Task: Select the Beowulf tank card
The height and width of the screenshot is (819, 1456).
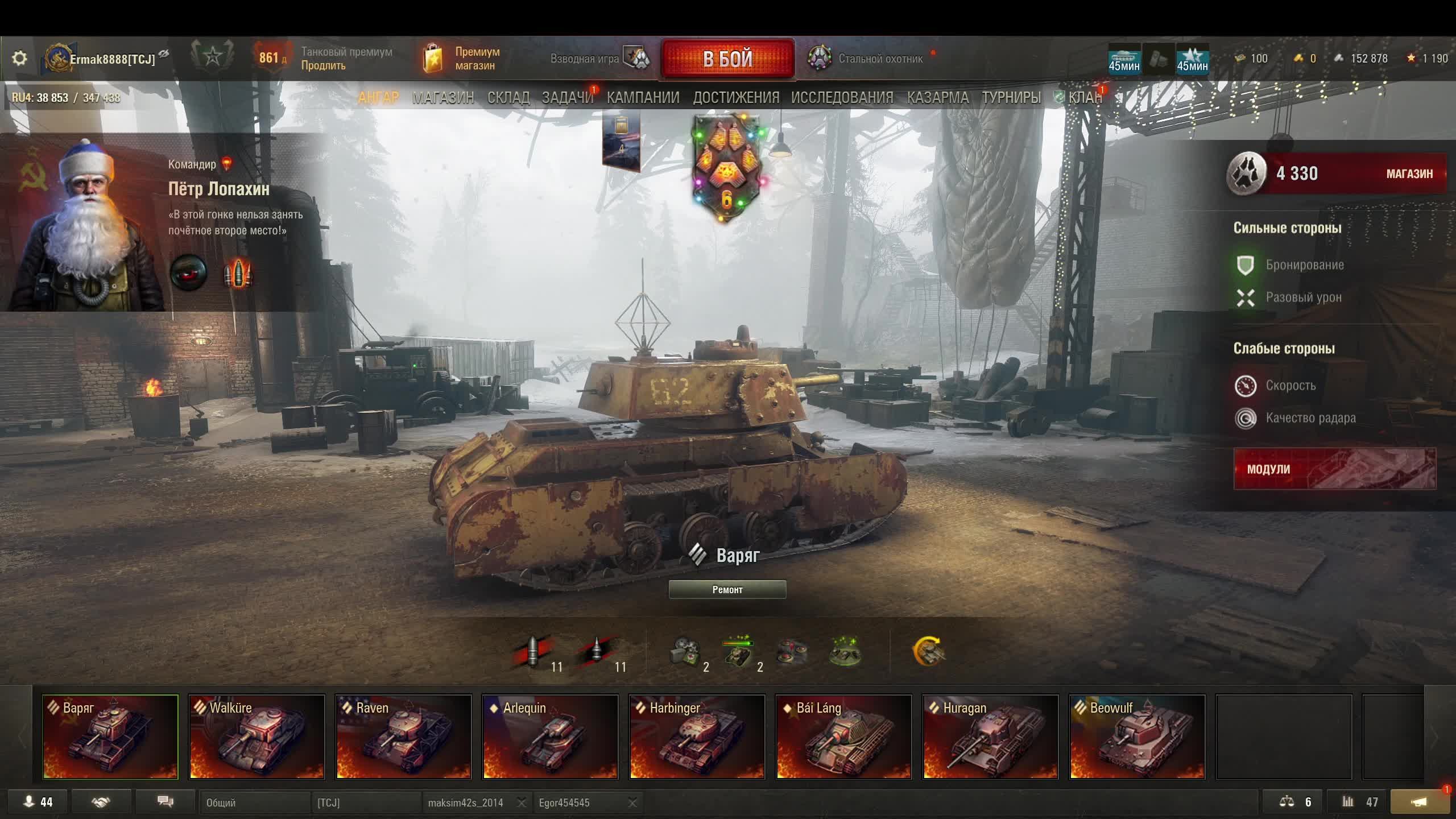Action: [1137, 737]
